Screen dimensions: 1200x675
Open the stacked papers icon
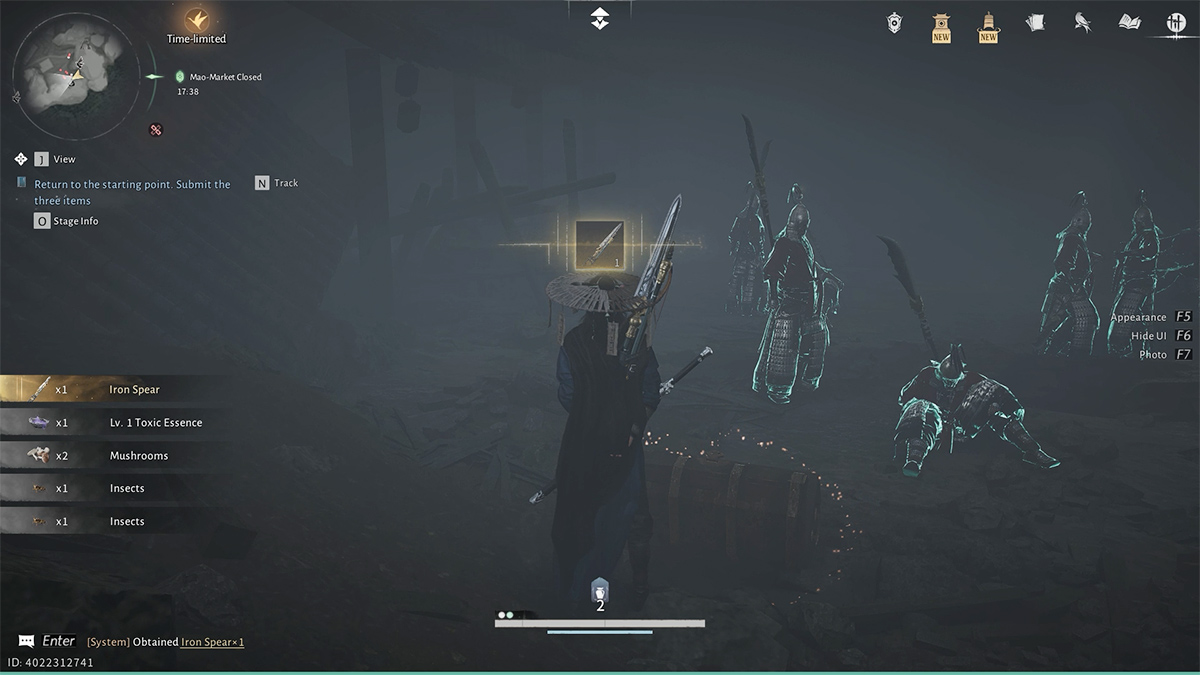point(1035,22)
